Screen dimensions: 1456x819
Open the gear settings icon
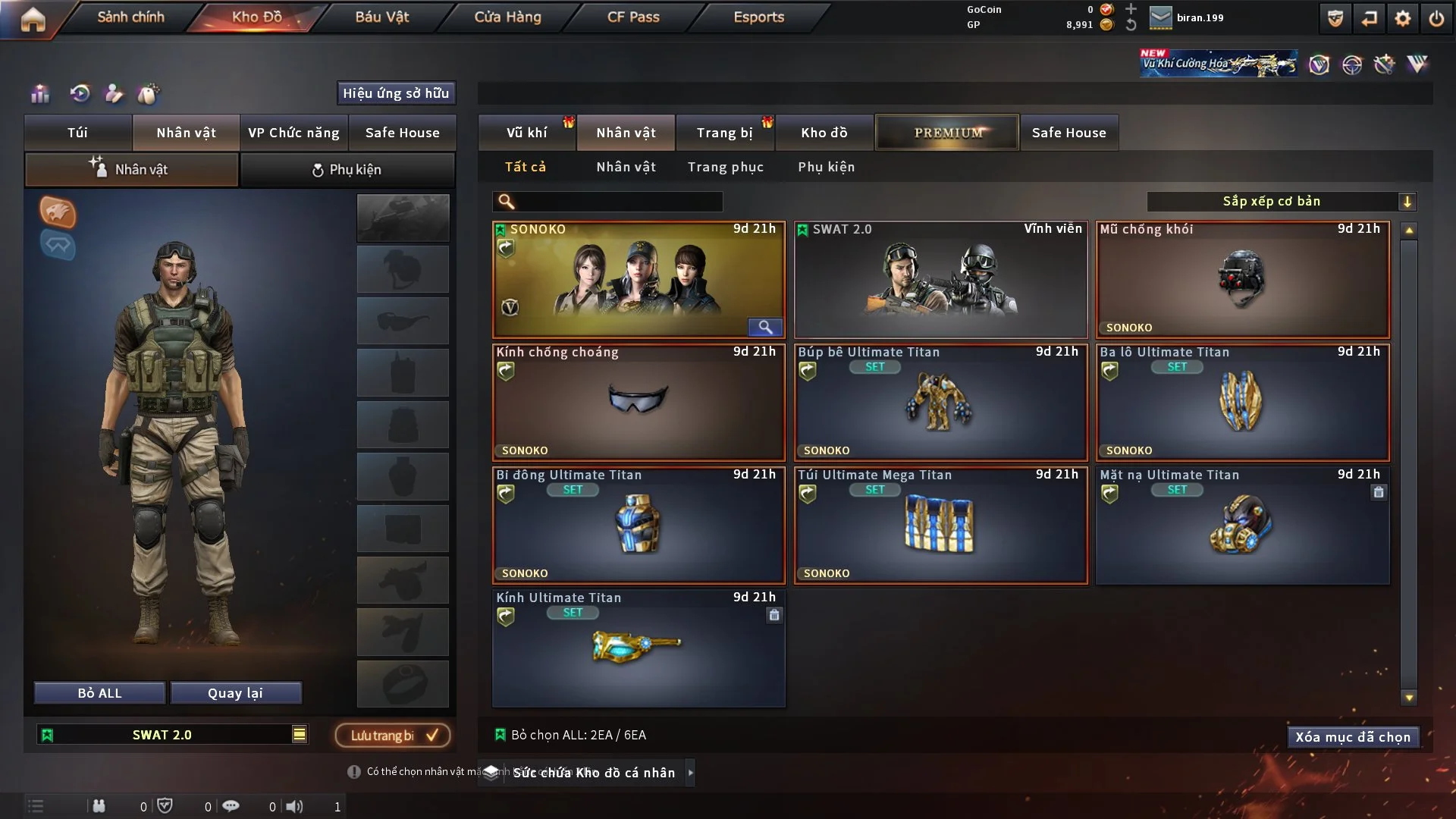click(1402, 18)
